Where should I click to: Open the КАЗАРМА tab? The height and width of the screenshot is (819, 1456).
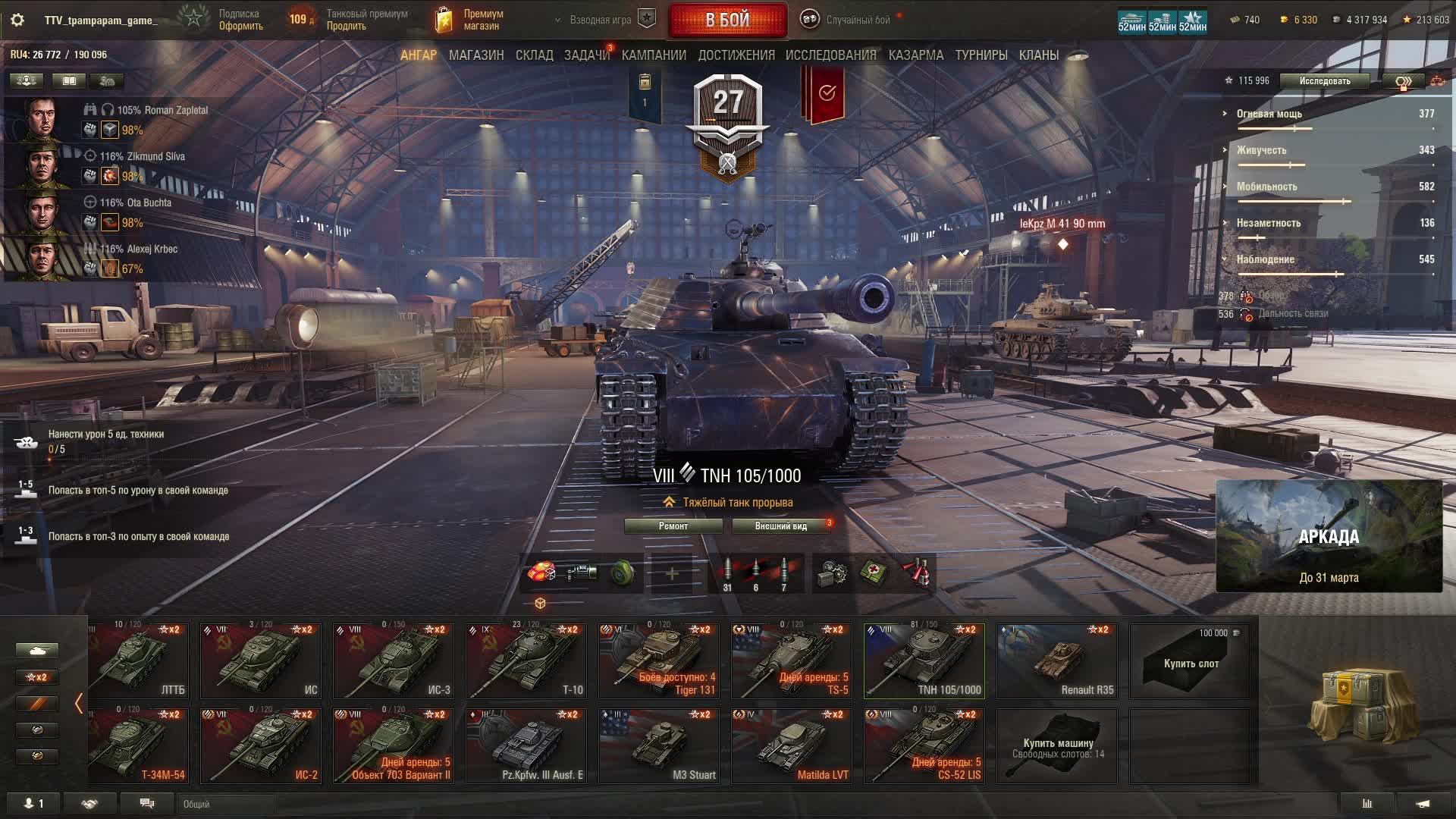click(915, 55)
